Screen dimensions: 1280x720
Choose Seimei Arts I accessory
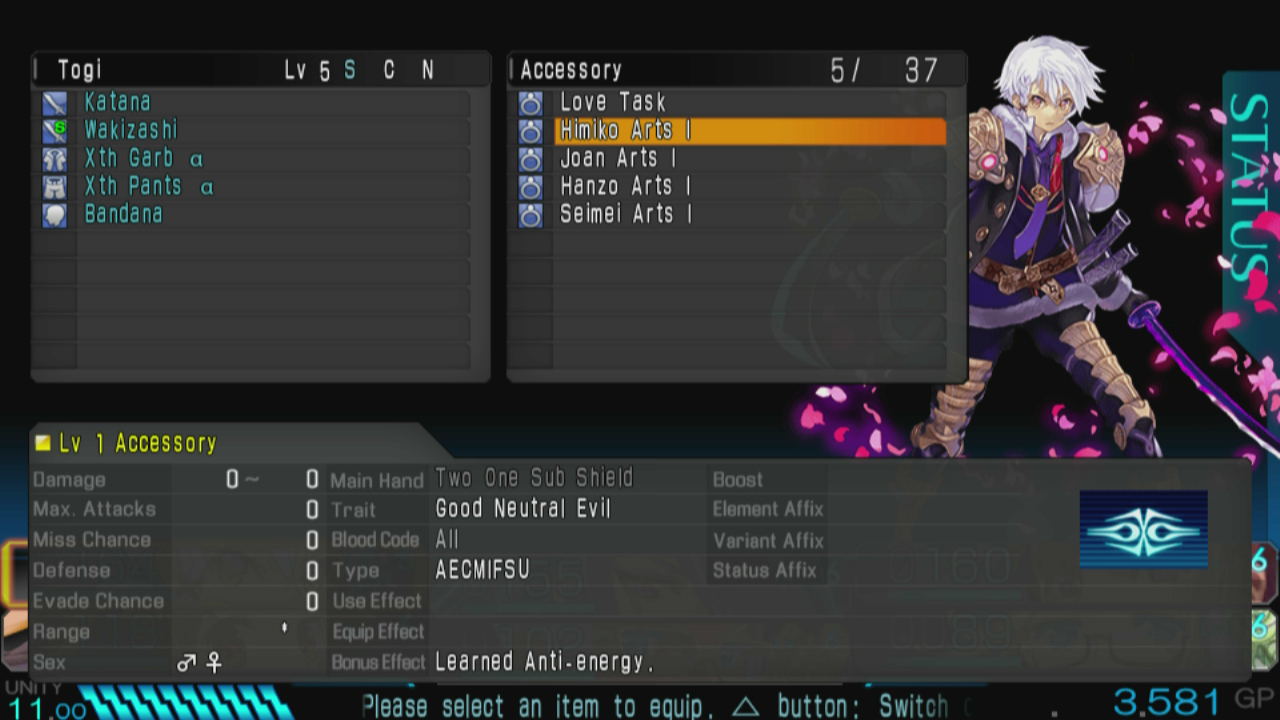point(625,214)
